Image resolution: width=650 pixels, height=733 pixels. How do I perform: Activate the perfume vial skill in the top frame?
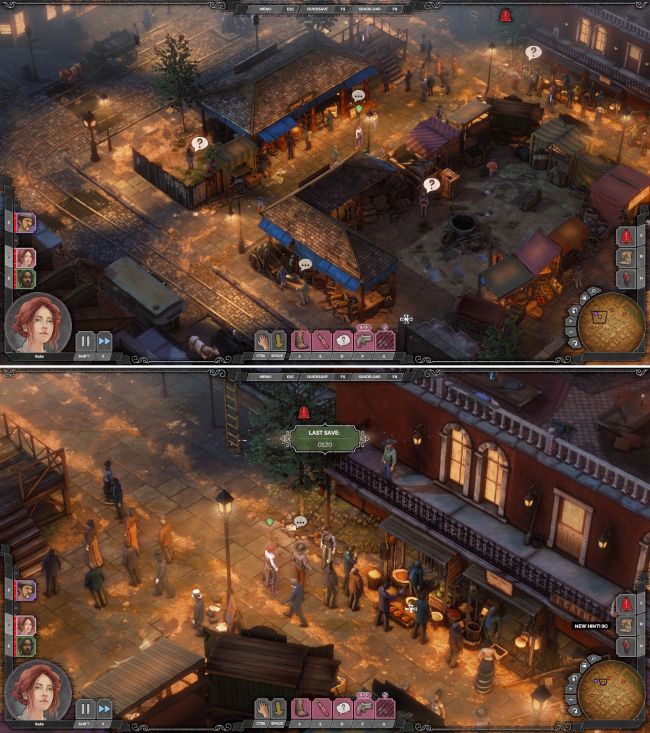pos(322,341)
